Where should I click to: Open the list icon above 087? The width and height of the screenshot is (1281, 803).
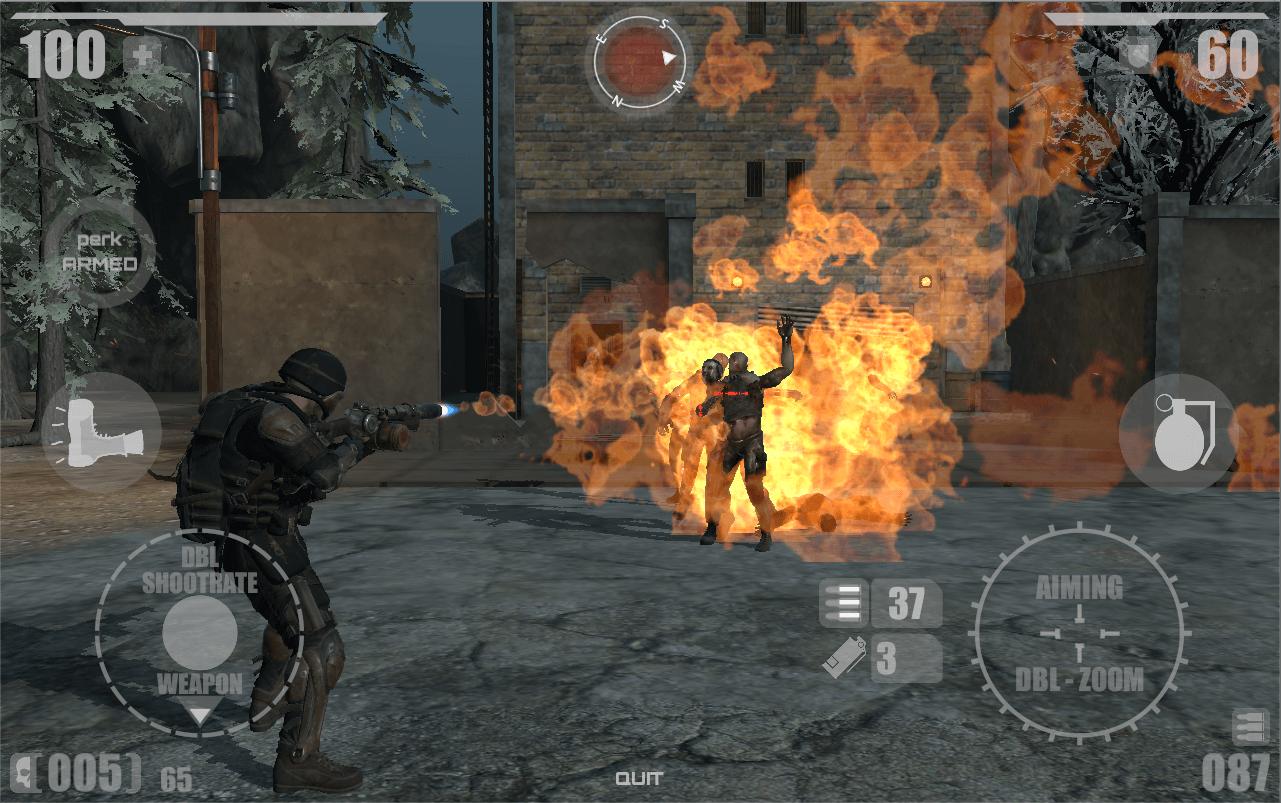point(1250,727)
